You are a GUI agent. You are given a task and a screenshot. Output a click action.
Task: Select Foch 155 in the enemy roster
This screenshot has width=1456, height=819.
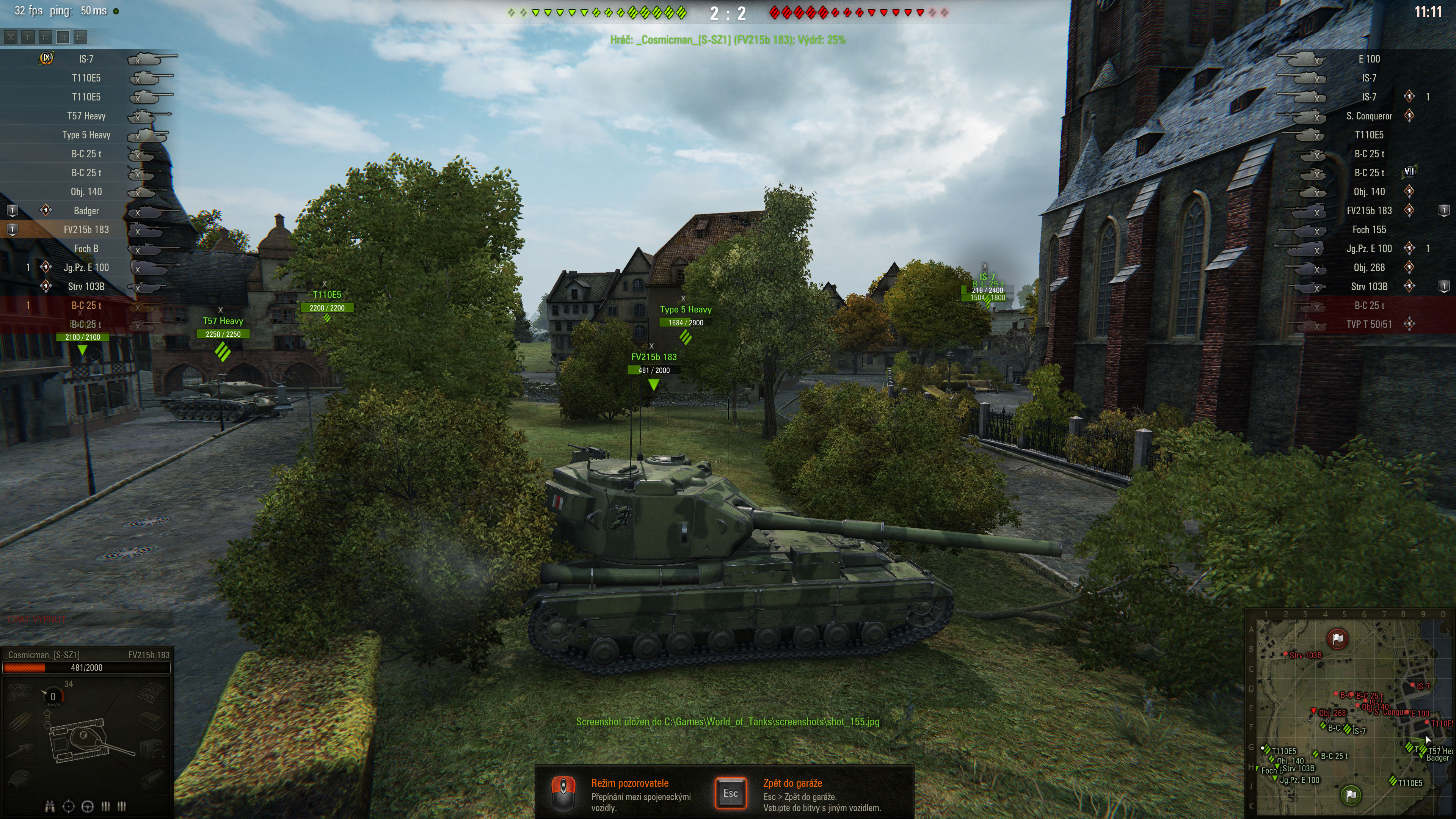(x=1368, y=229)
